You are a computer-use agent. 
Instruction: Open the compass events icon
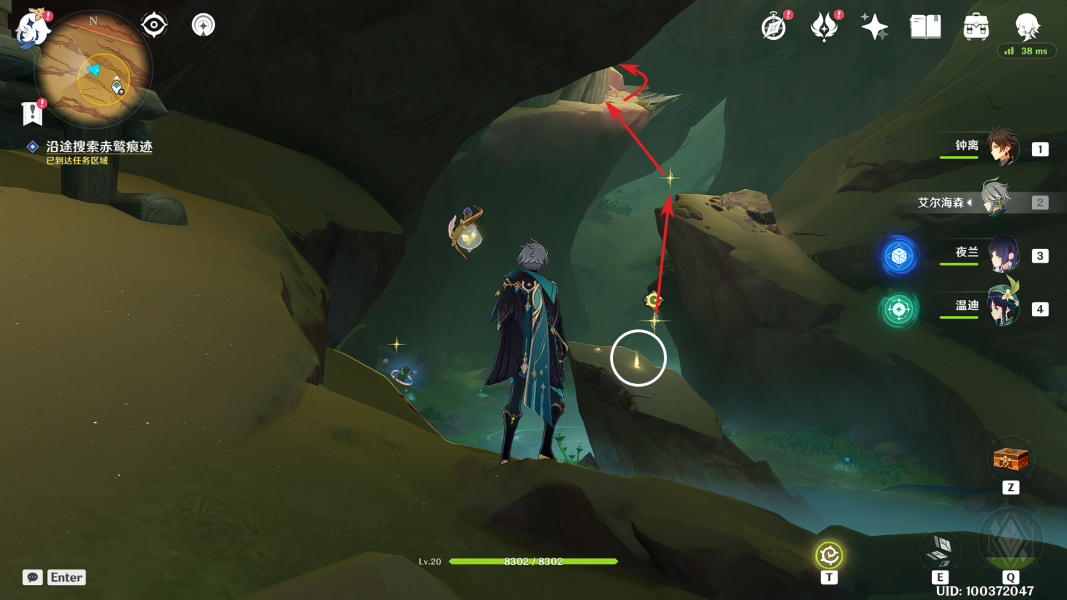[773, 27]
